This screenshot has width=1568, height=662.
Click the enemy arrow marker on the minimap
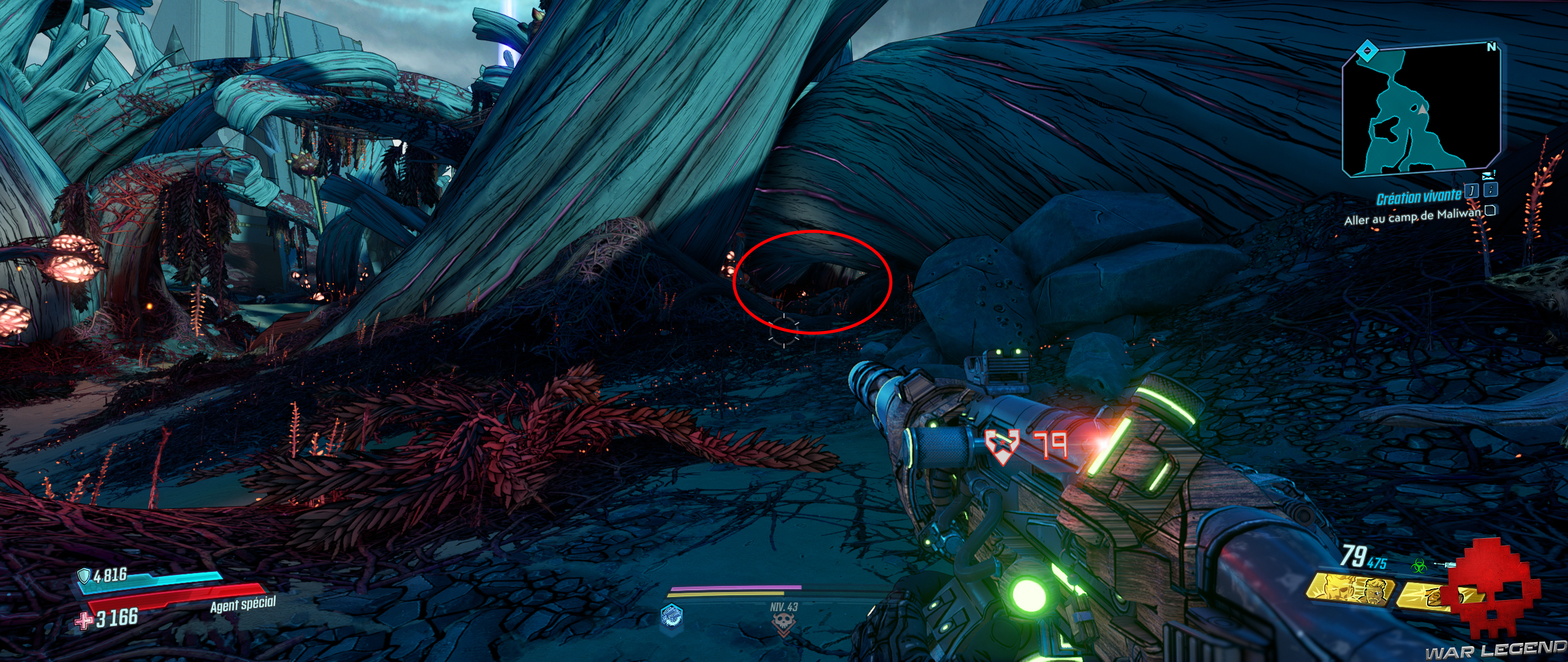click(x=1422, y=109)
